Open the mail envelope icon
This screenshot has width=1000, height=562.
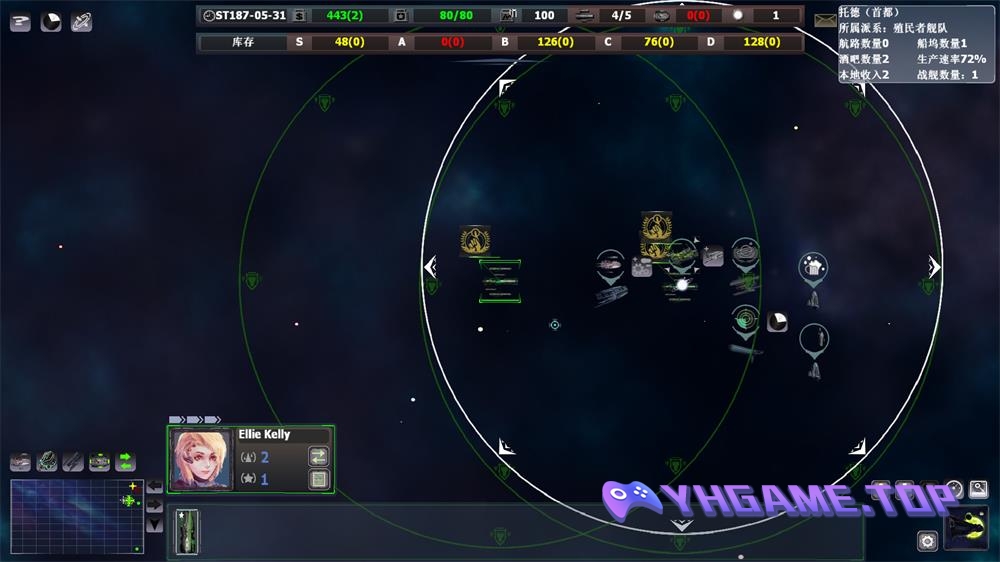click(825, 20)
